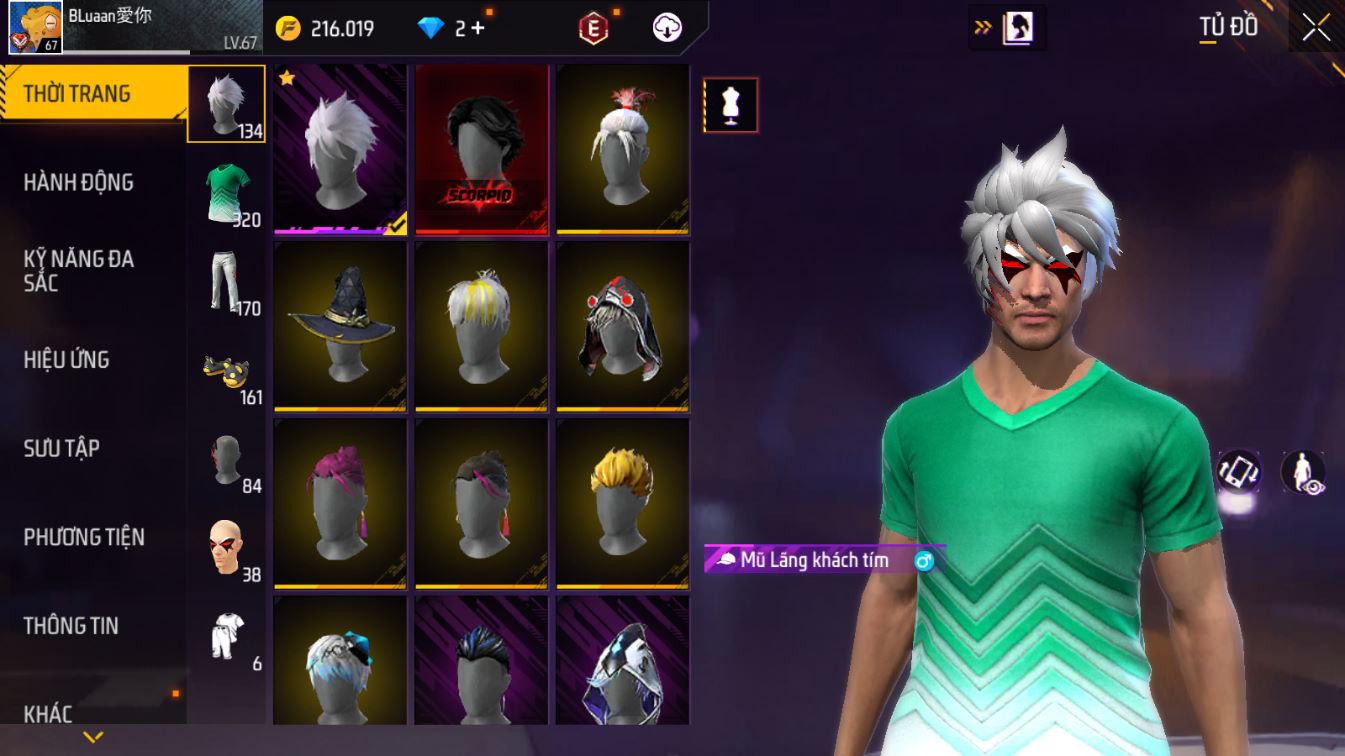1345x756 pixels.
Task: Select the THÔNG TIN menu entry
Action: coord(71,626)
